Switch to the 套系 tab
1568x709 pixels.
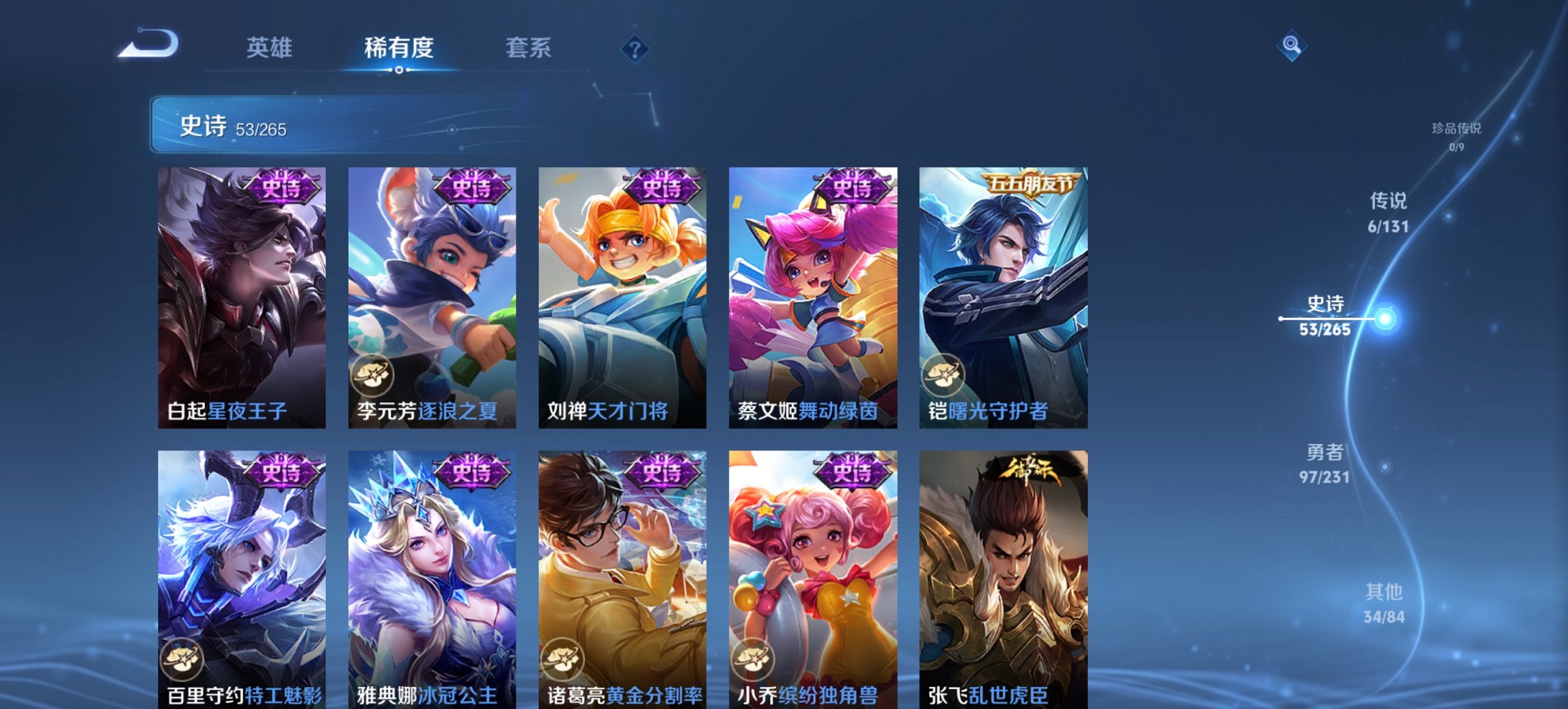(528, 48)
